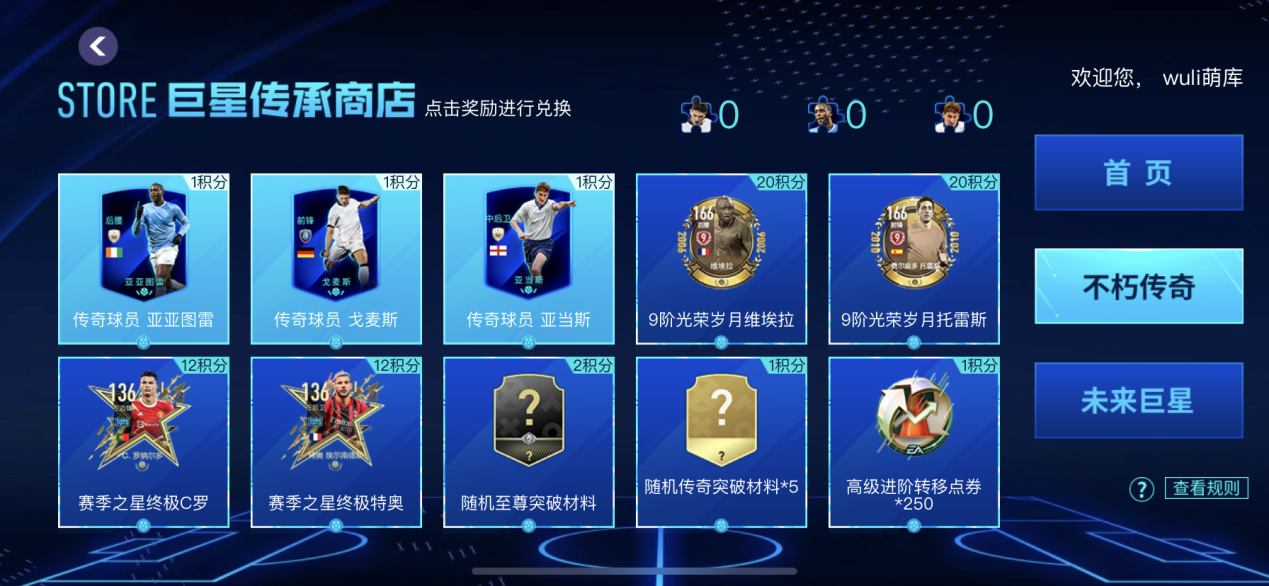Switch to the 不朽传奇 tab
The height and width of the screenshot is (586, 1269).
pos(1138,287)
